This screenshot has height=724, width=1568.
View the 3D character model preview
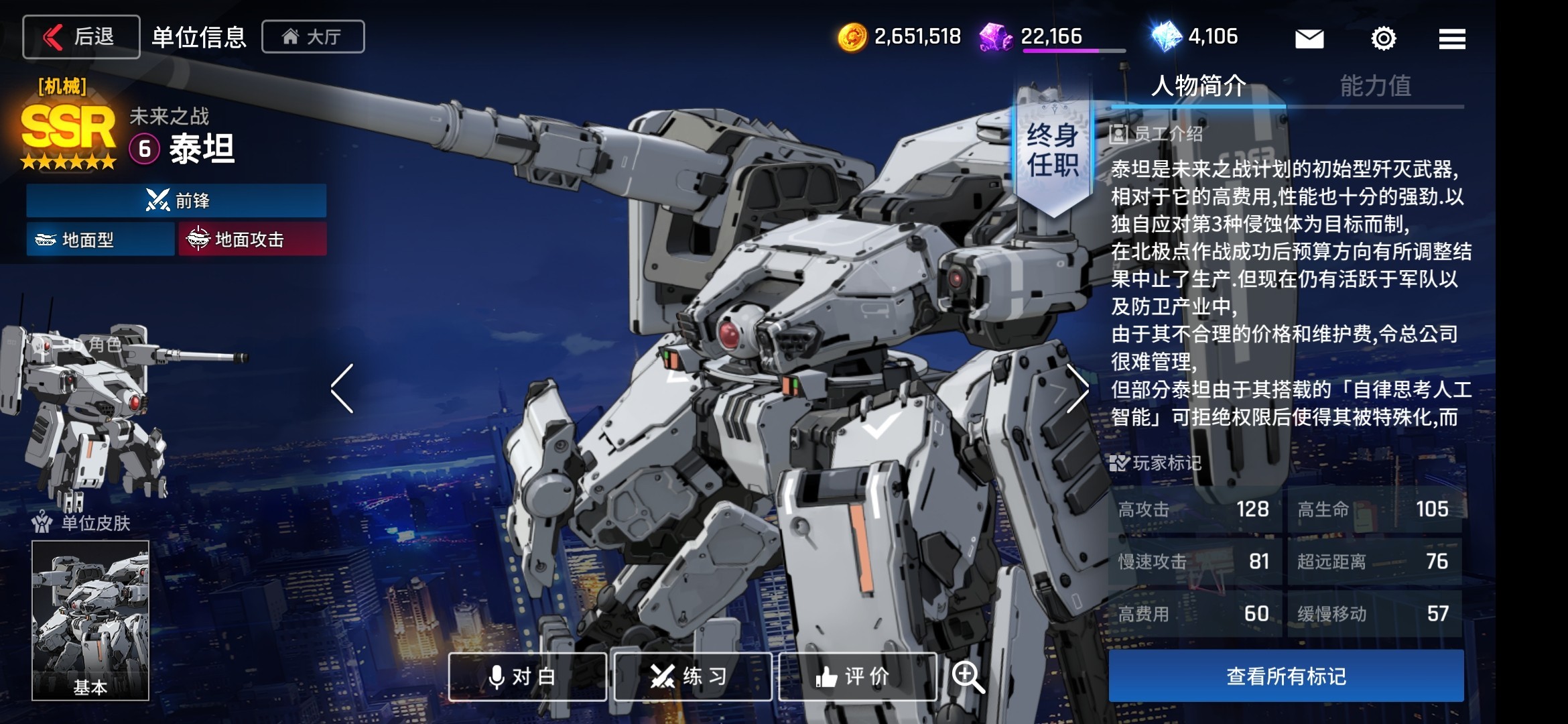(x=87, y=409)
